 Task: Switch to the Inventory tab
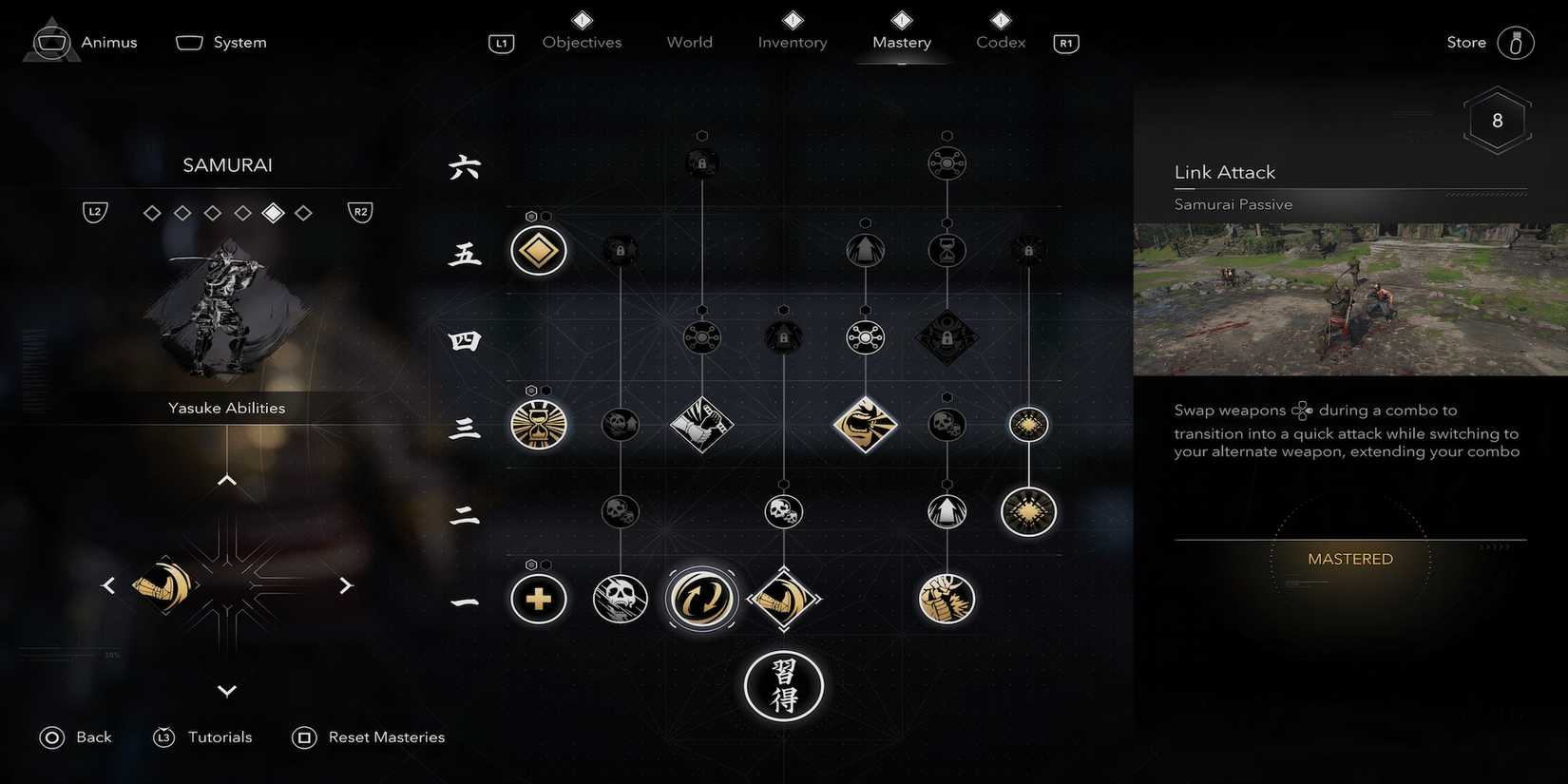point(792,42)
